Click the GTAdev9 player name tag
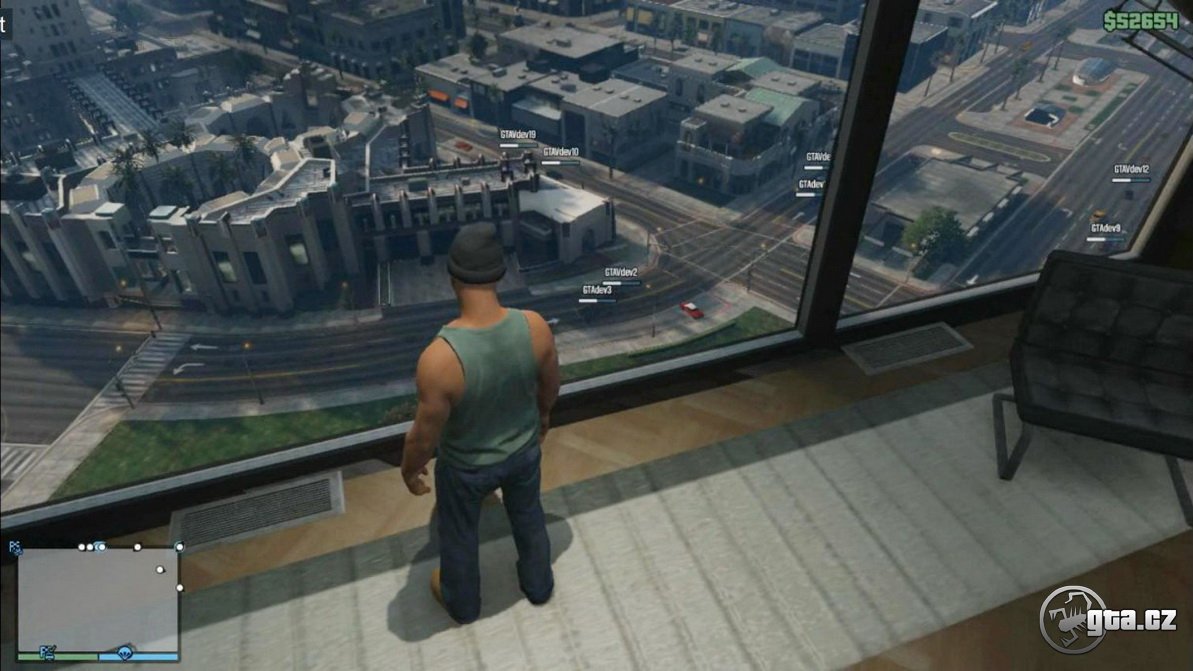This screenshot has height=671, width=1193. coord(1105,228)
